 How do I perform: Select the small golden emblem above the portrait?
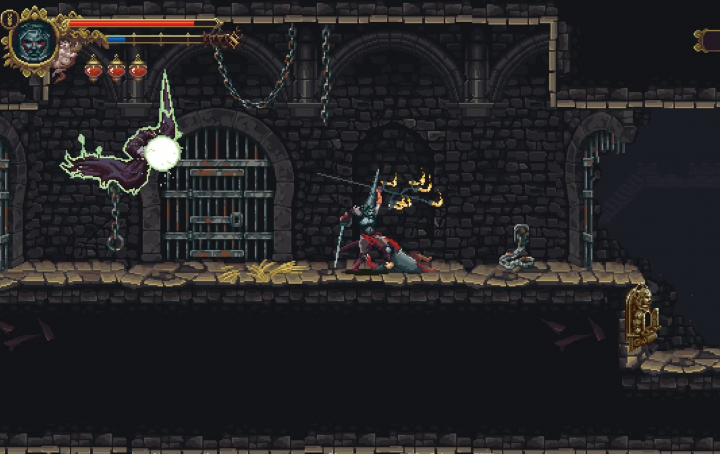[x=10, y=18]
